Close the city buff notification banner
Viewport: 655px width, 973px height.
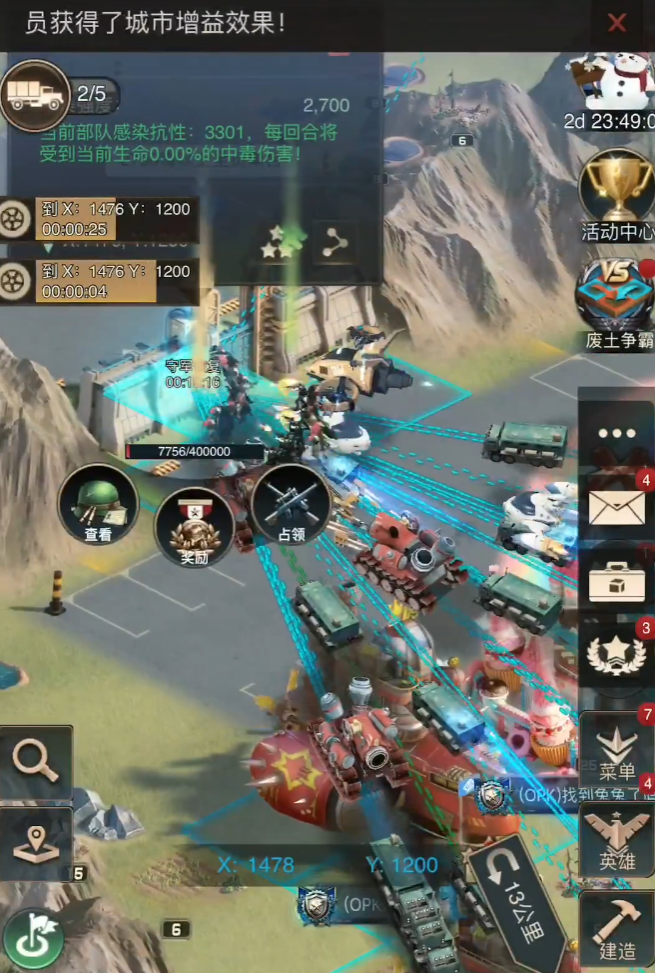coord(618,23)
